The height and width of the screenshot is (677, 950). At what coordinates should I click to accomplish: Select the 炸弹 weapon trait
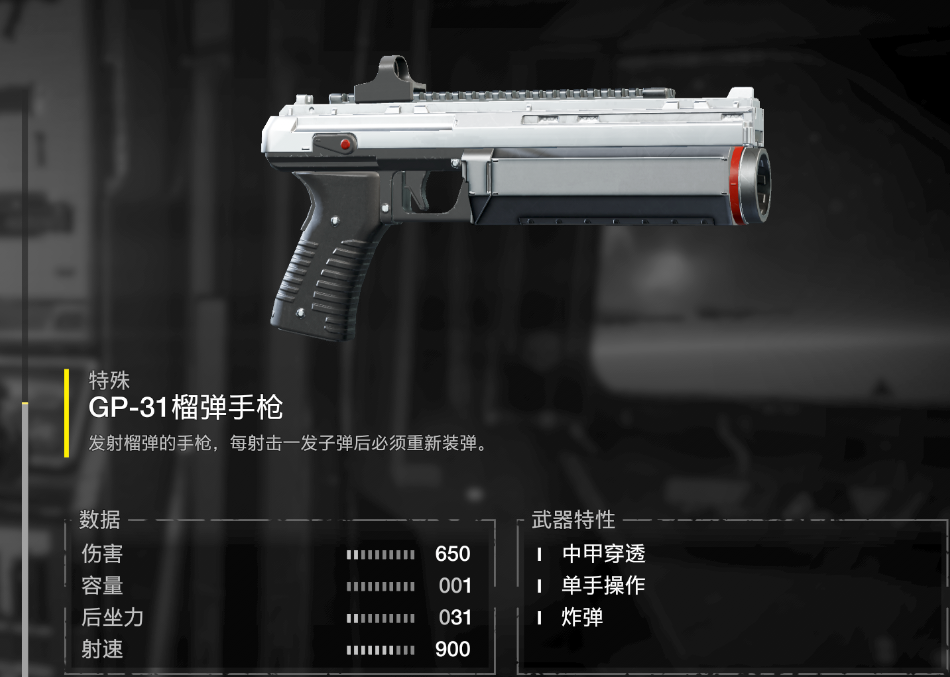click(582, 618)
